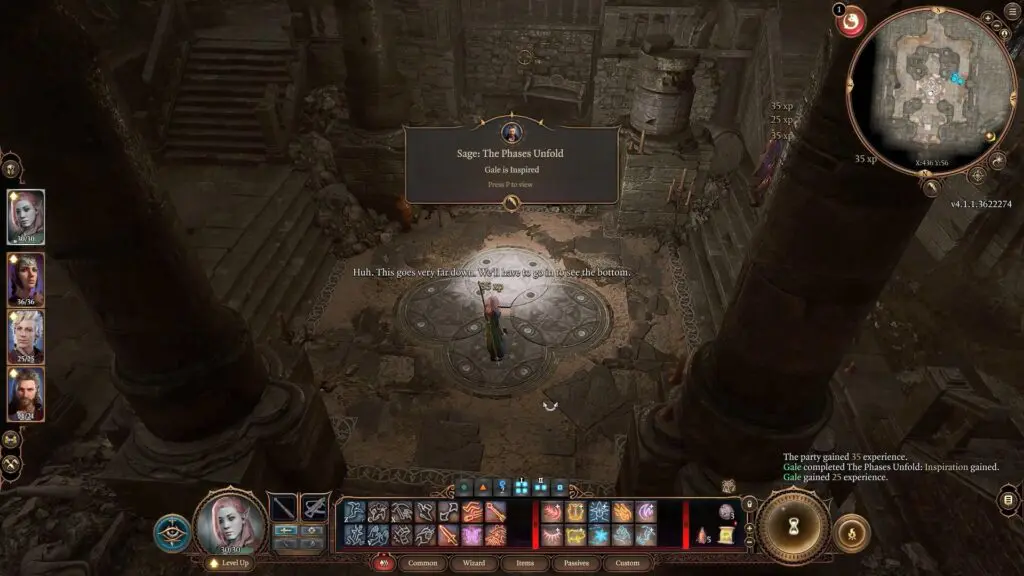This screenshot has height=576, width=1024.
Task: Select the ranged crossbow weapon slot
Action: click(315, 508)
